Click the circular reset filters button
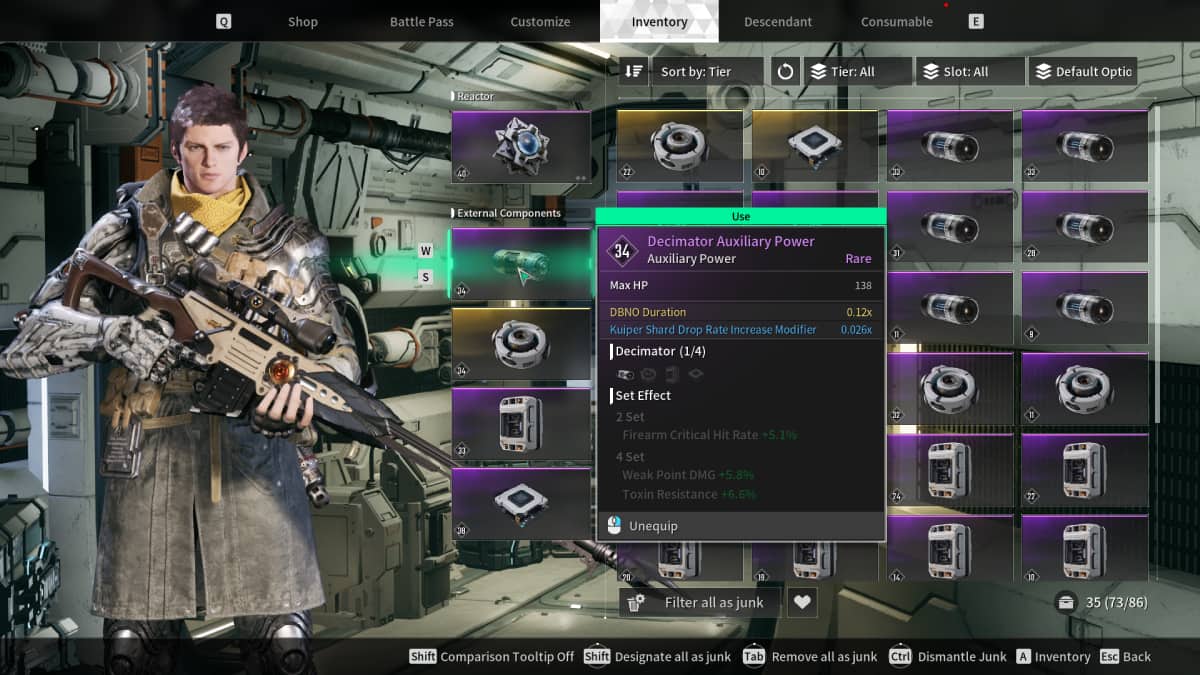The width and height of the screenshot is (1200, 675). 785,72
